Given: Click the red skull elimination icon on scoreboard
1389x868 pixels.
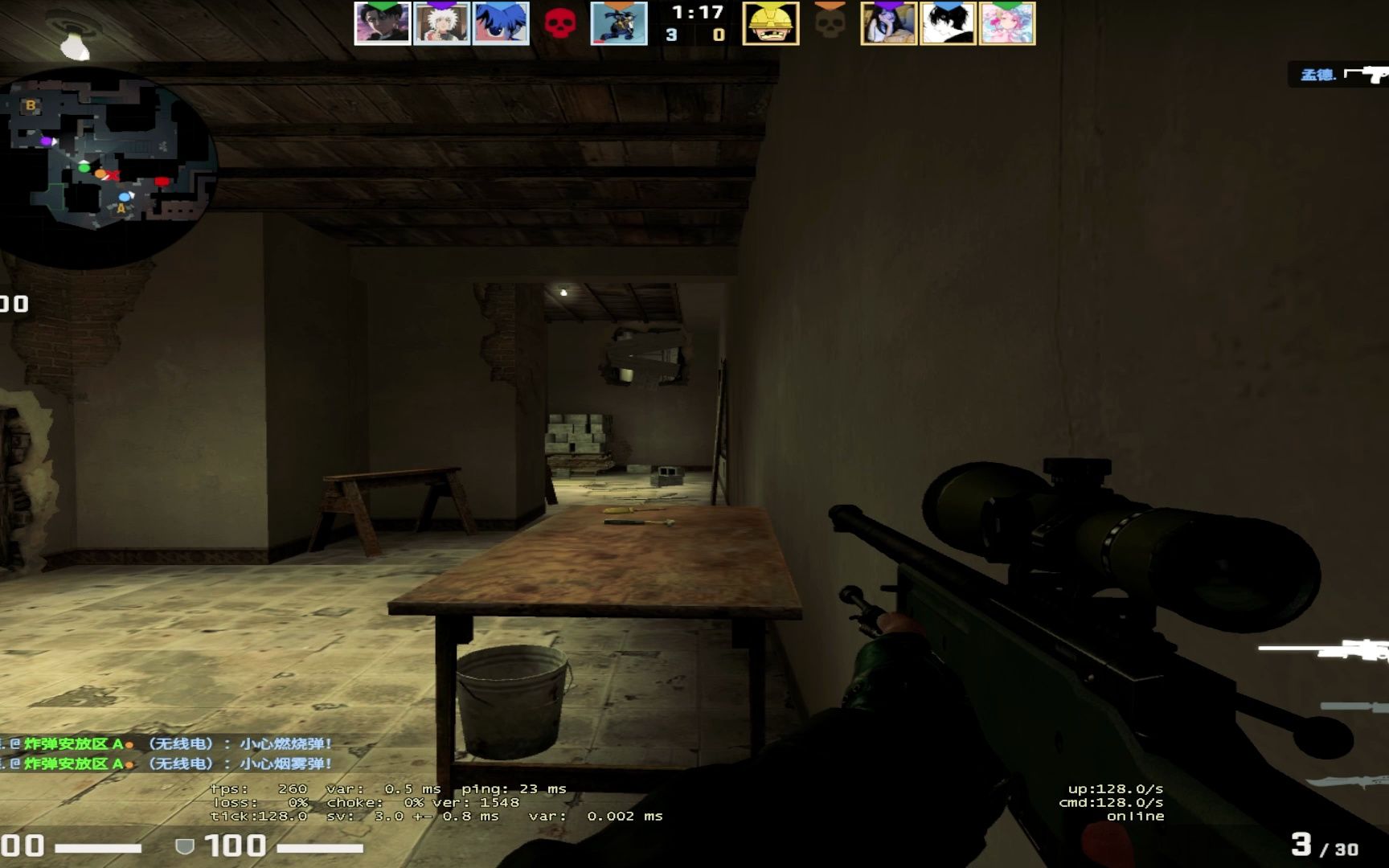Looking at the screenshot, I should pos(560,23).
